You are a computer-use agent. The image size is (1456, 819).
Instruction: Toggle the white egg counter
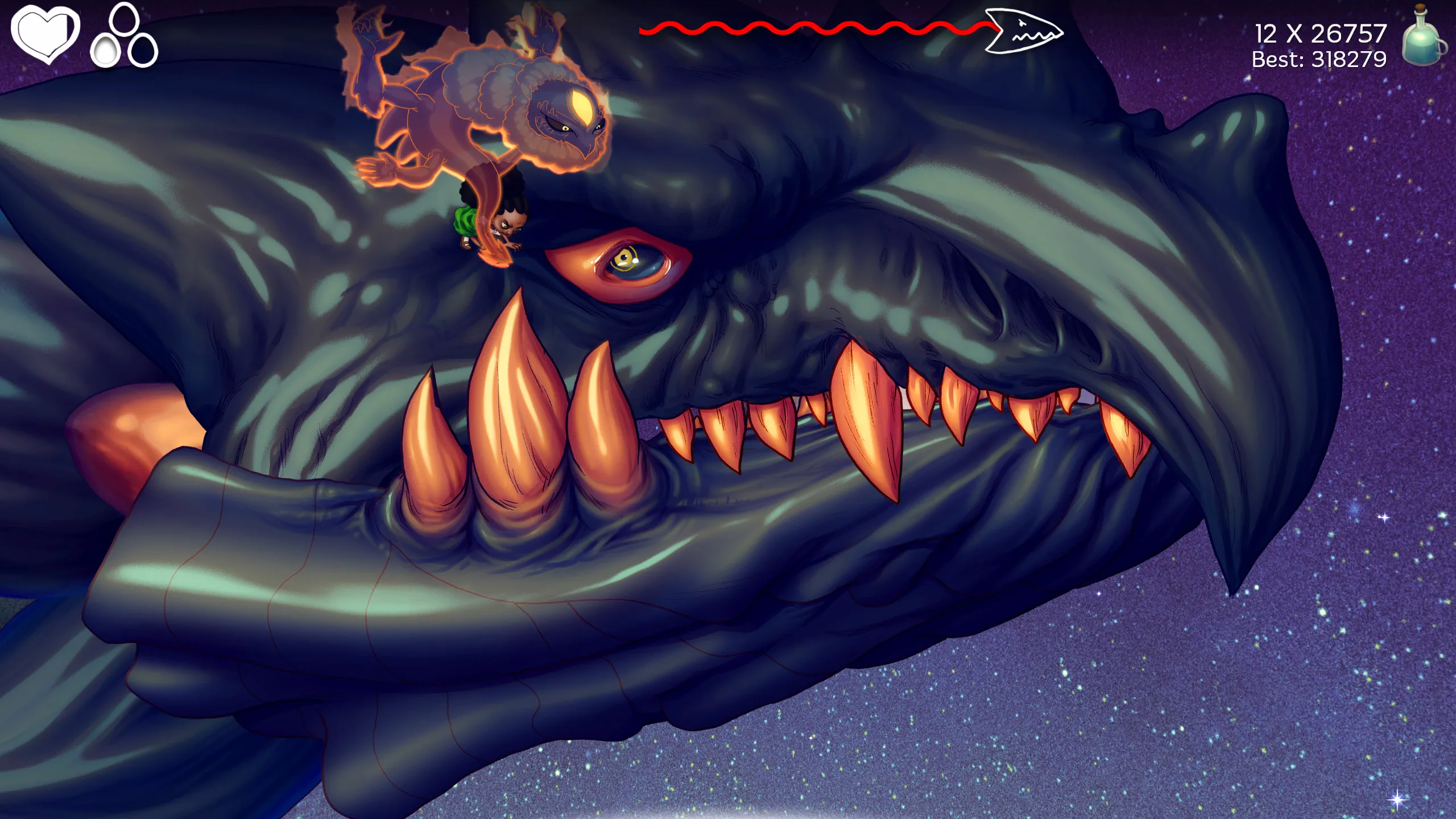[105, 50]
